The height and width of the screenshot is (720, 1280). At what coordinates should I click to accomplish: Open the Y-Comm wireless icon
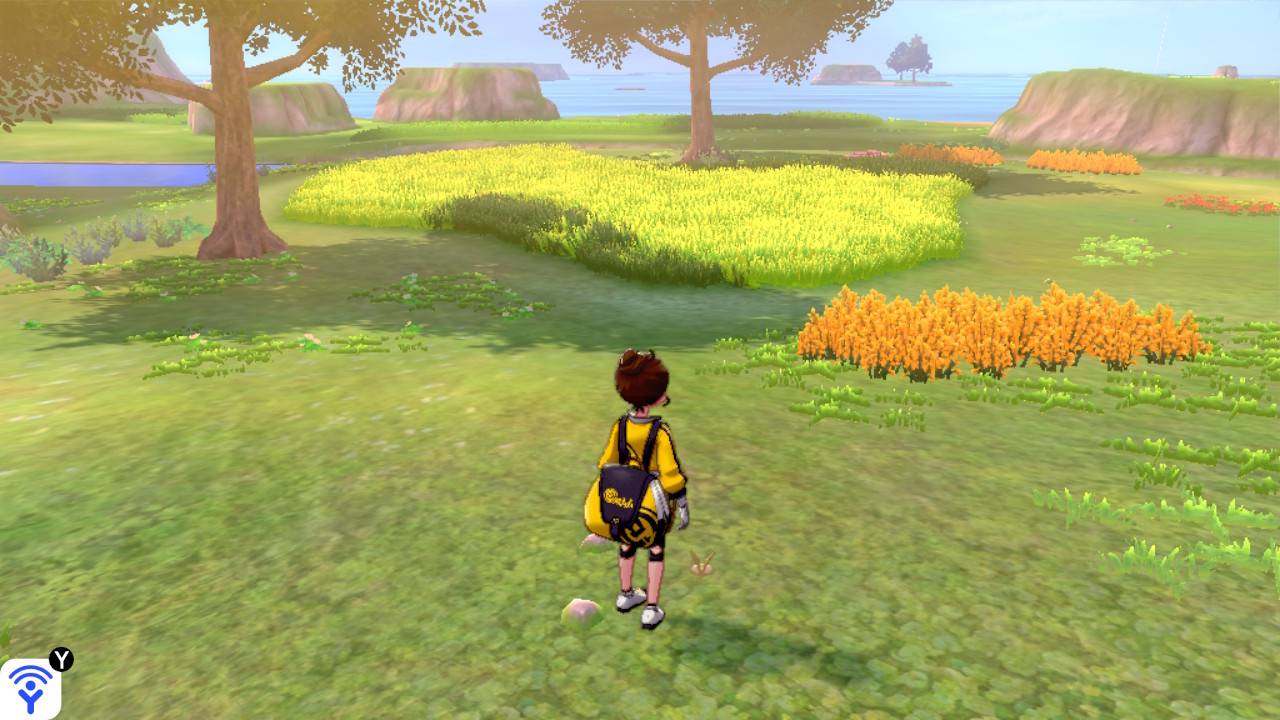coord(30,689)
